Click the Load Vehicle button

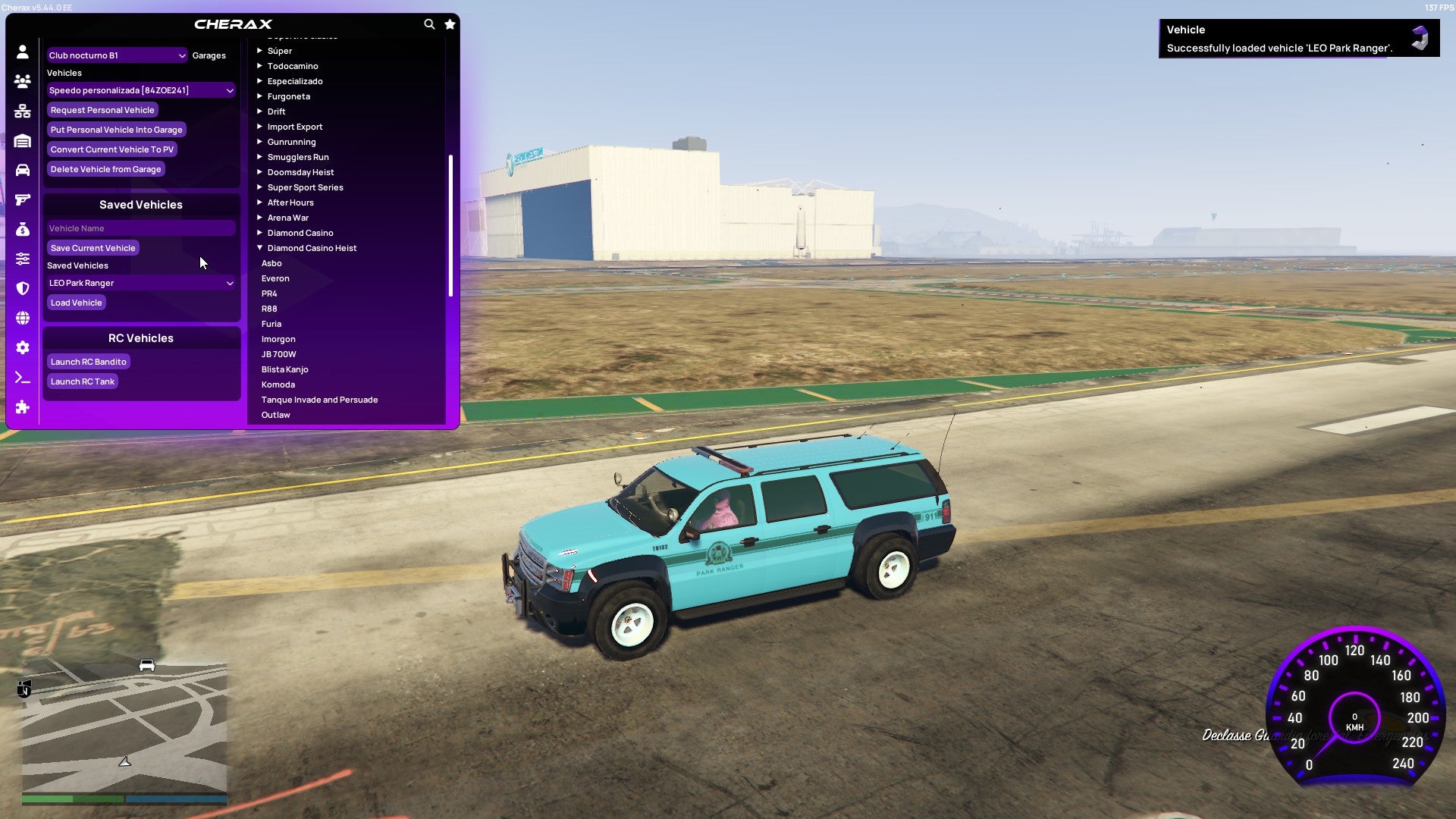point(76,303)
